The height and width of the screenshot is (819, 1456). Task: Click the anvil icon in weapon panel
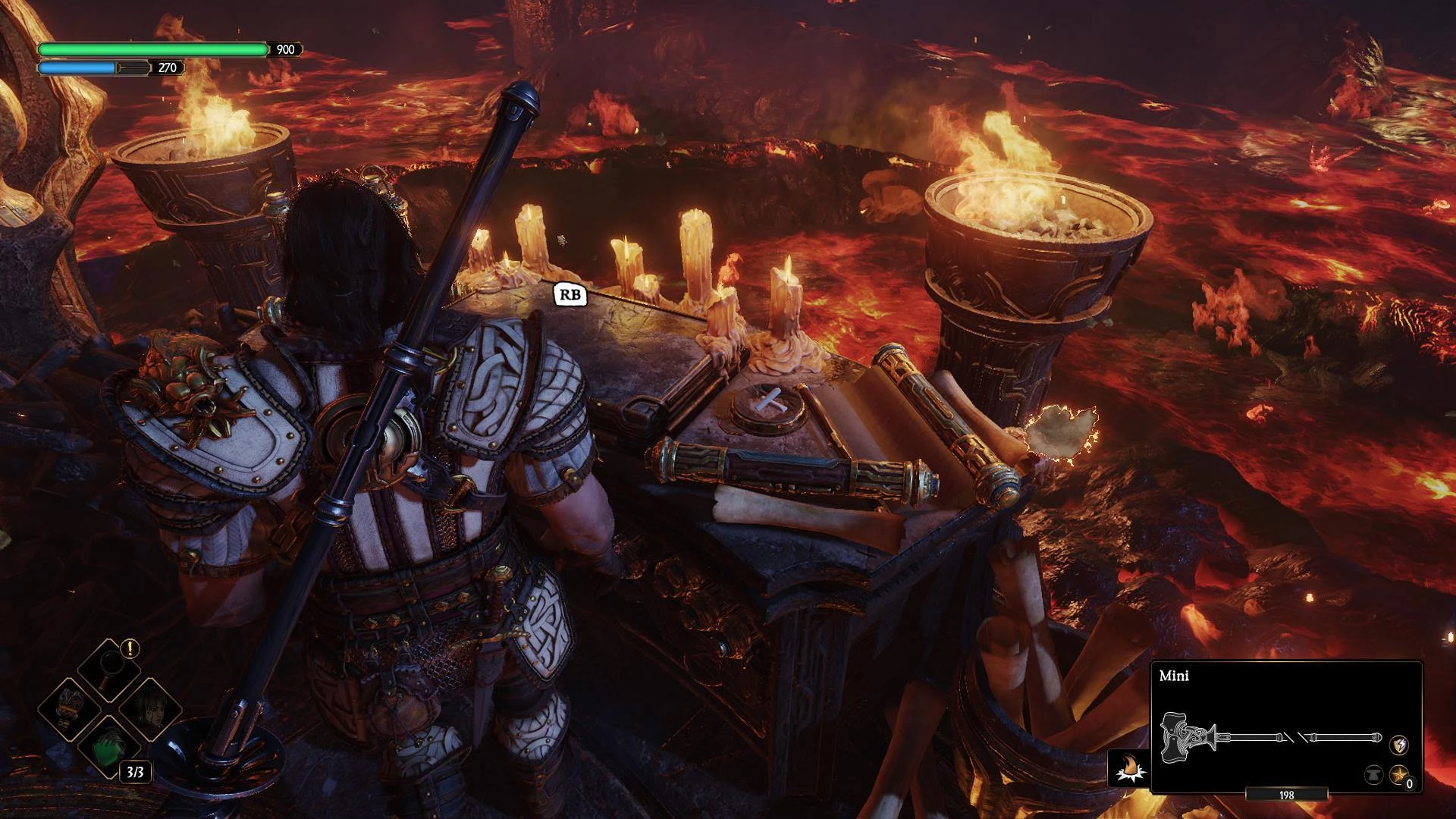coord(1373,775)
